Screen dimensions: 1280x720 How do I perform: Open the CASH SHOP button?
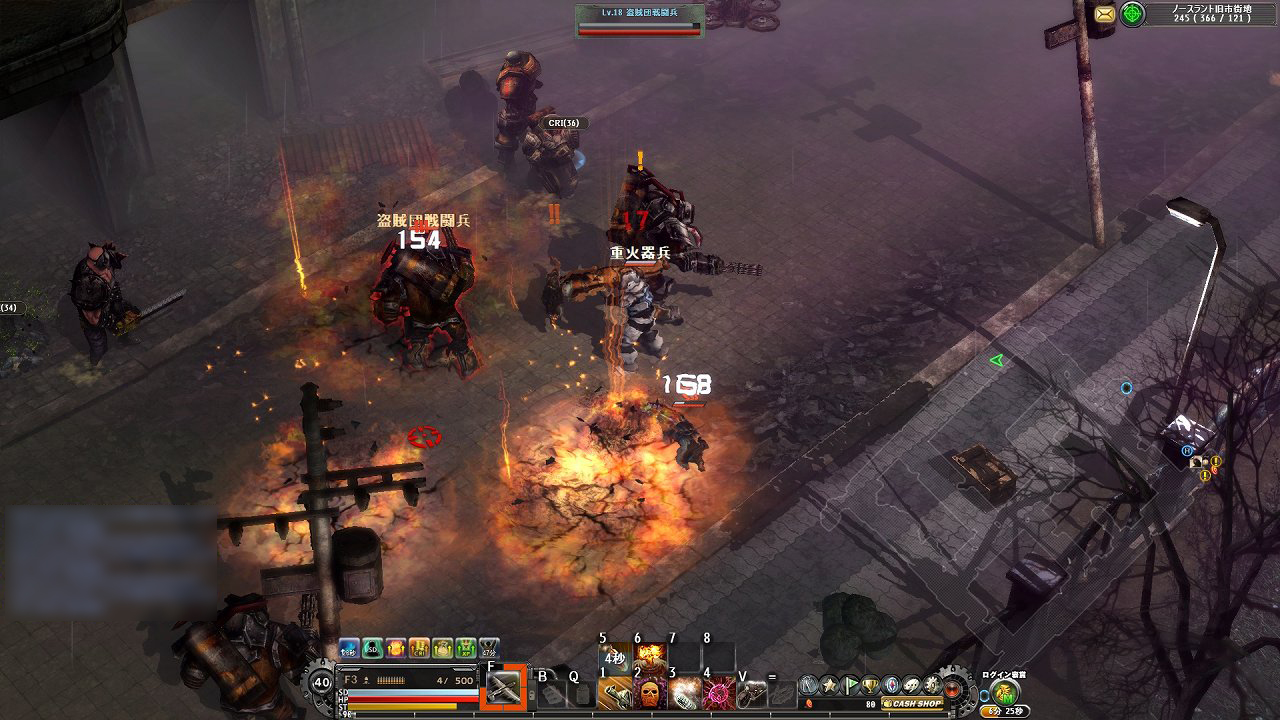(x=911, y=702)
